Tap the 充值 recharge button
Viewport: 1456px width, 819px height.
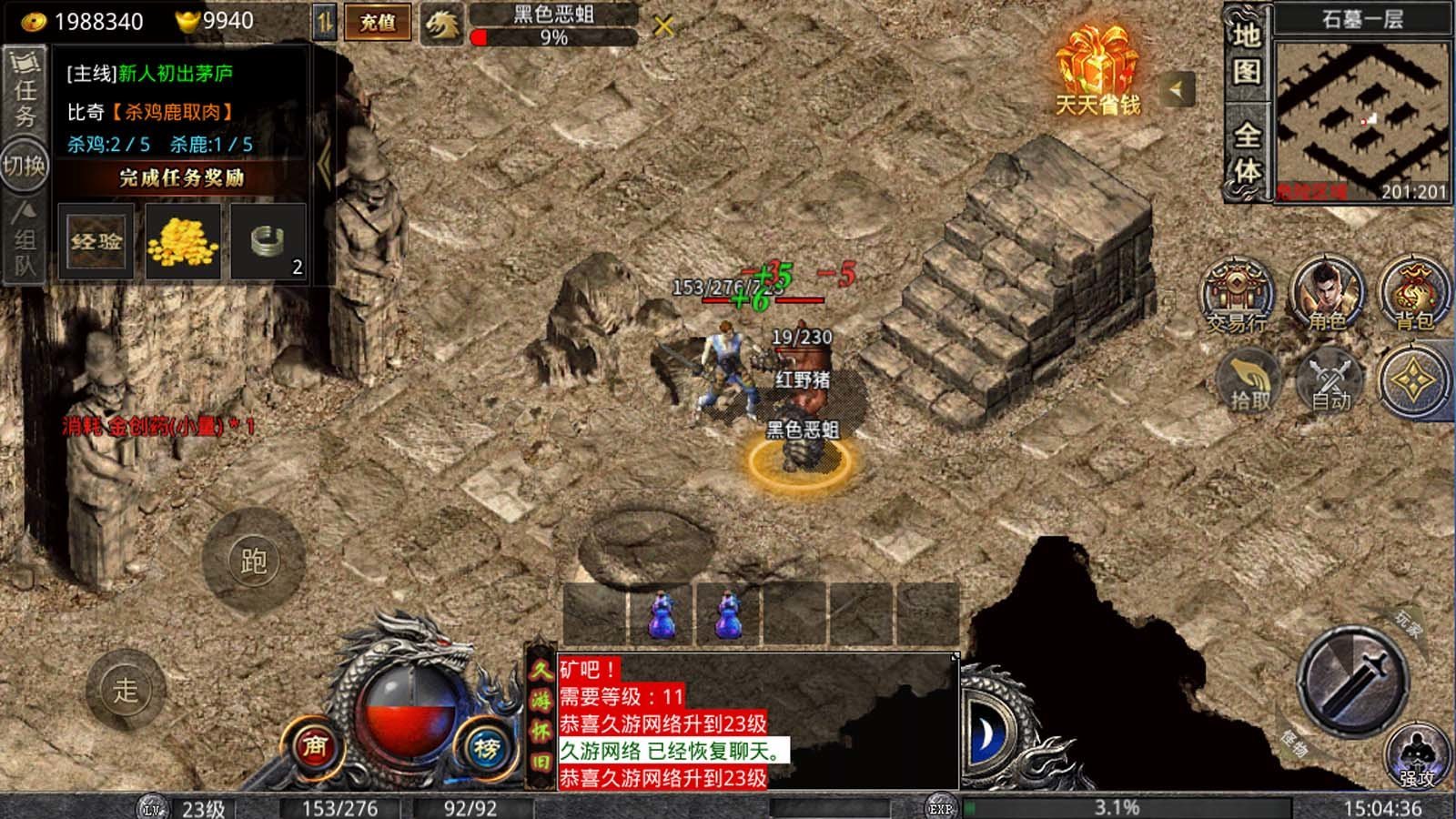[x=377, y=23]
